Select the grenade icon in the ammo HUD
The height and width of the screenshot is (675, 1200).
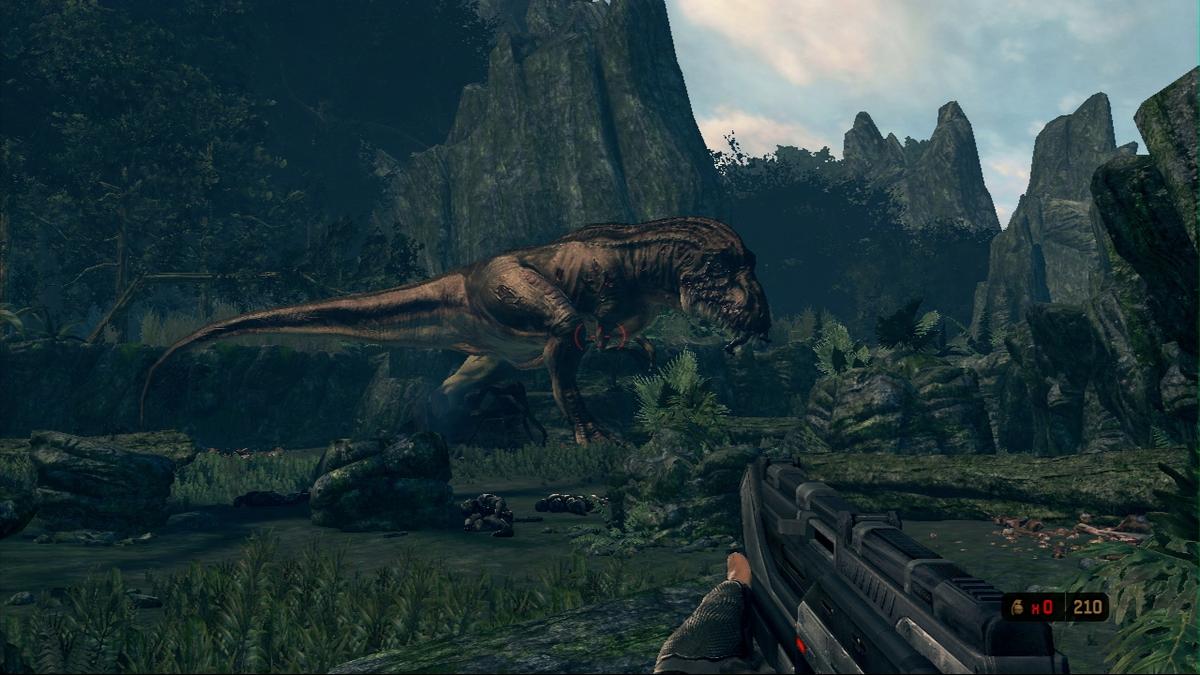click(x=1019, y=606)
